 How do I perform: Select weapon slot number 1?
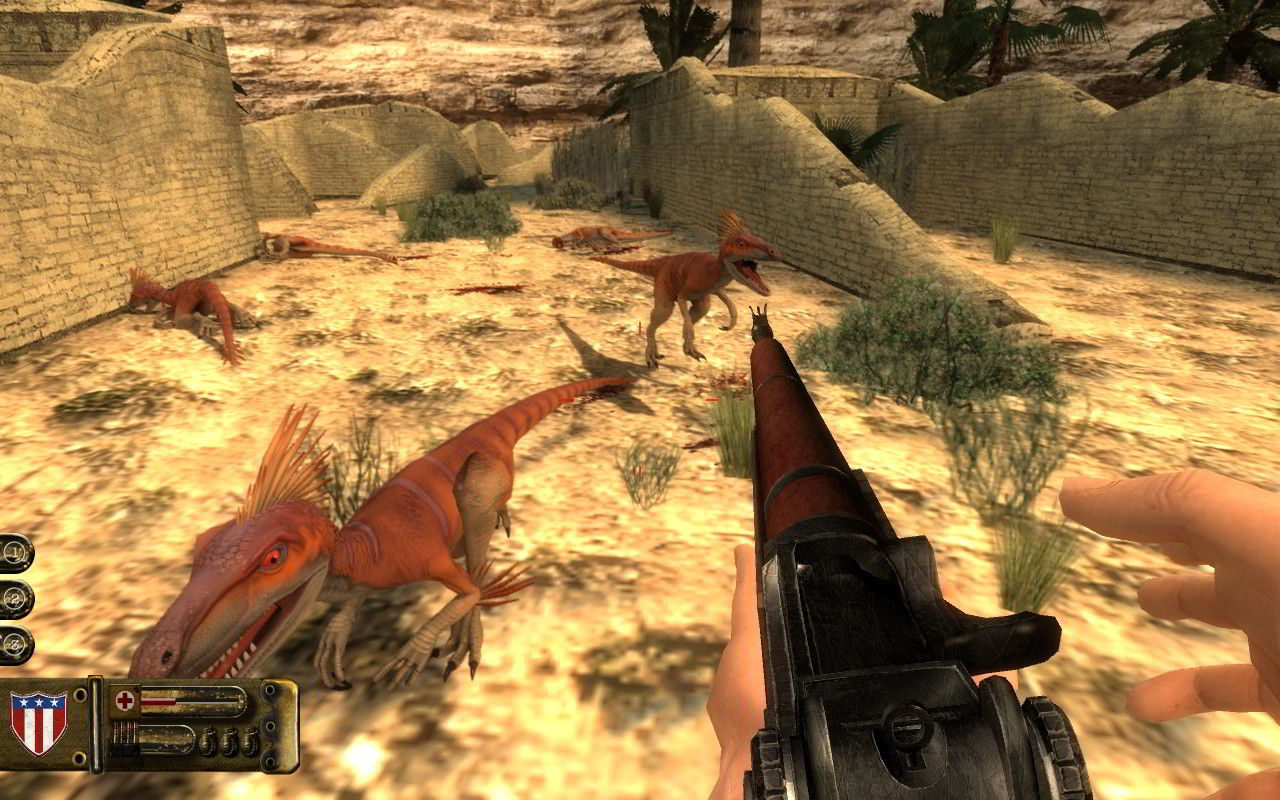pyautogui.click(x=15, y=551)
